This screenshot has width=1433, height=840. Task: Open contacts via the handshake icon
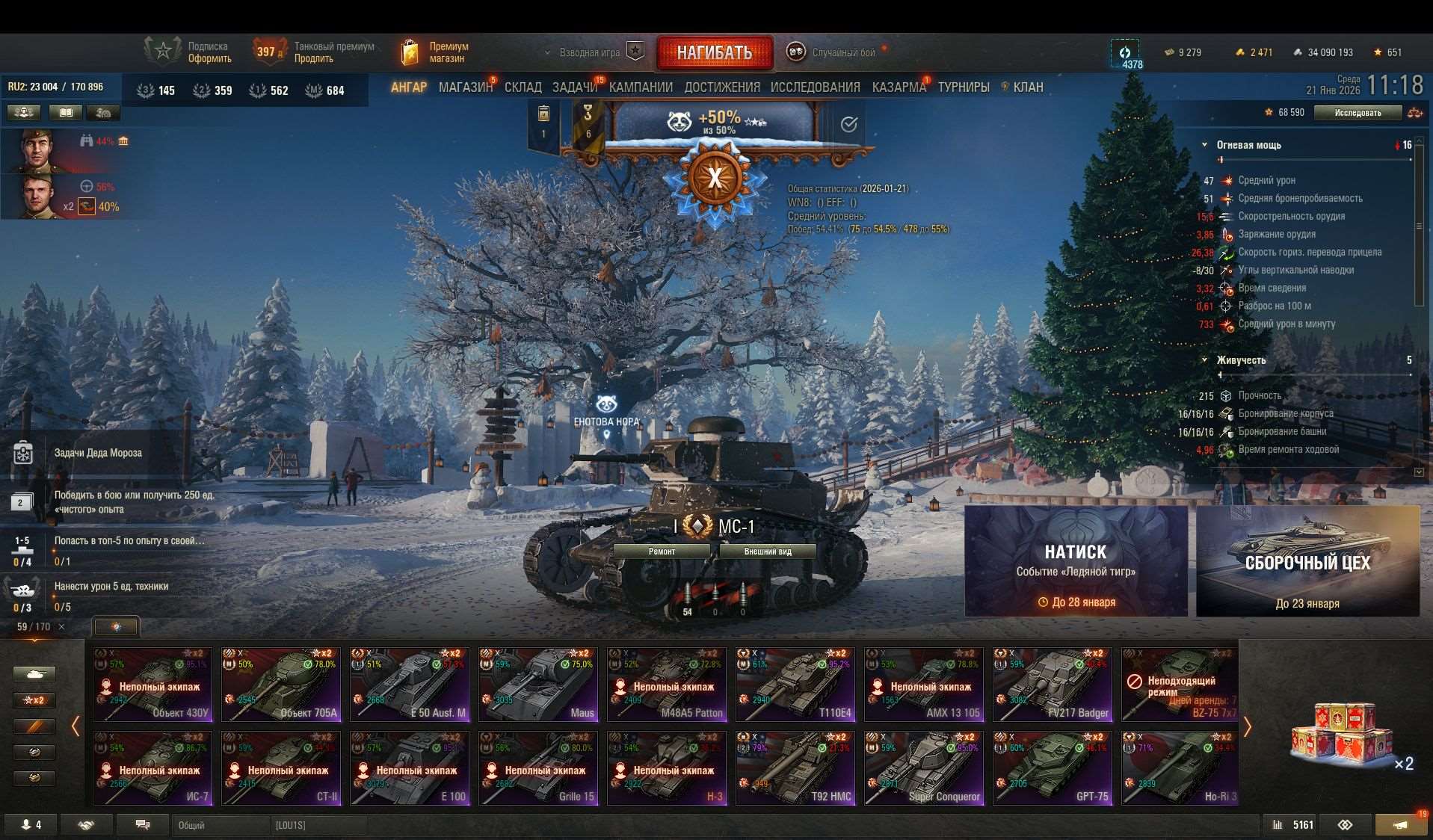[x=87, y=824]
